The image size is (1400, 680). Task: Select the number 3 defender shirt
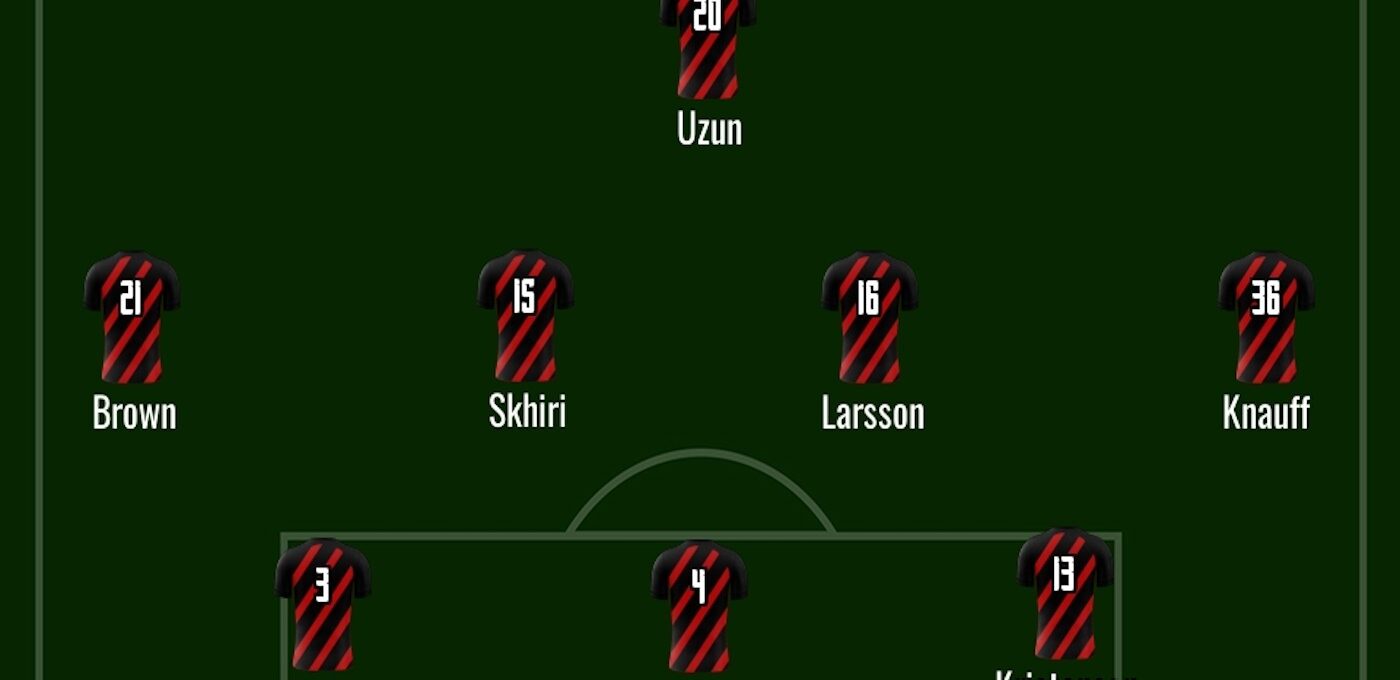pos(323,602)
